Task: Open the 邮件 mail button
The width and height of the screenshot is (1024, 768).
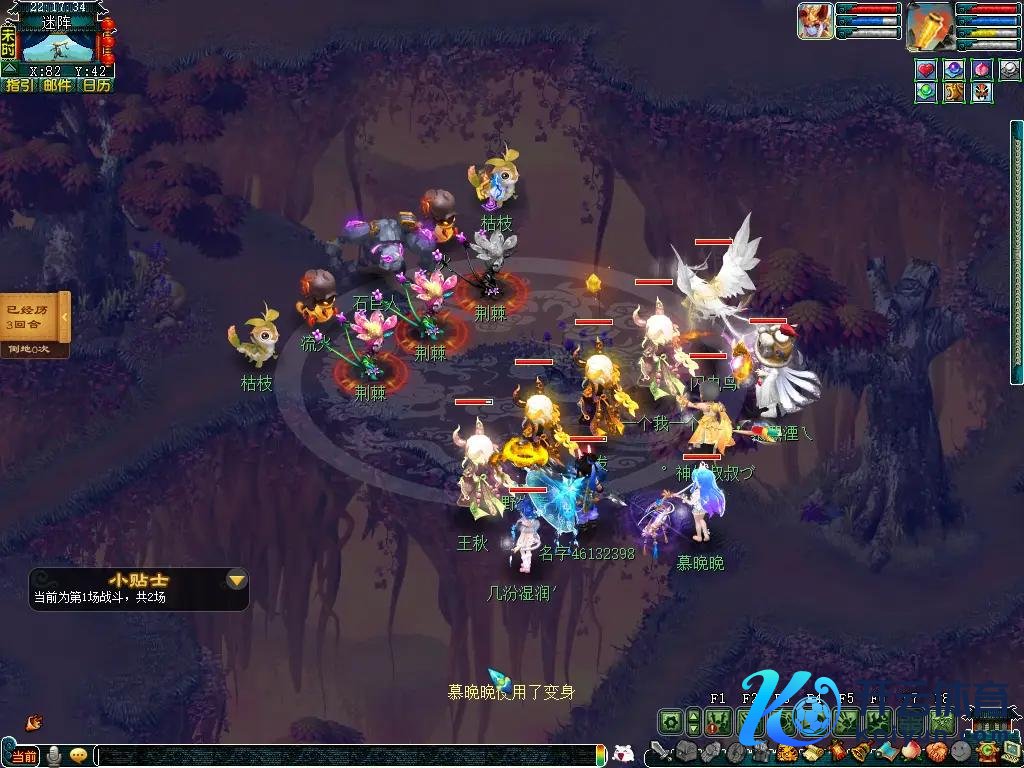Action: click(x=57, y=86)
